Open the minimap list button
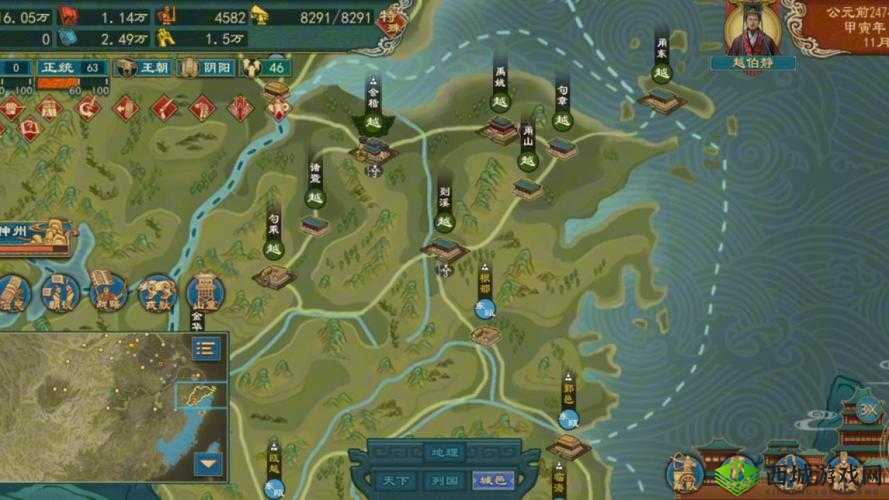 (207, 348)
